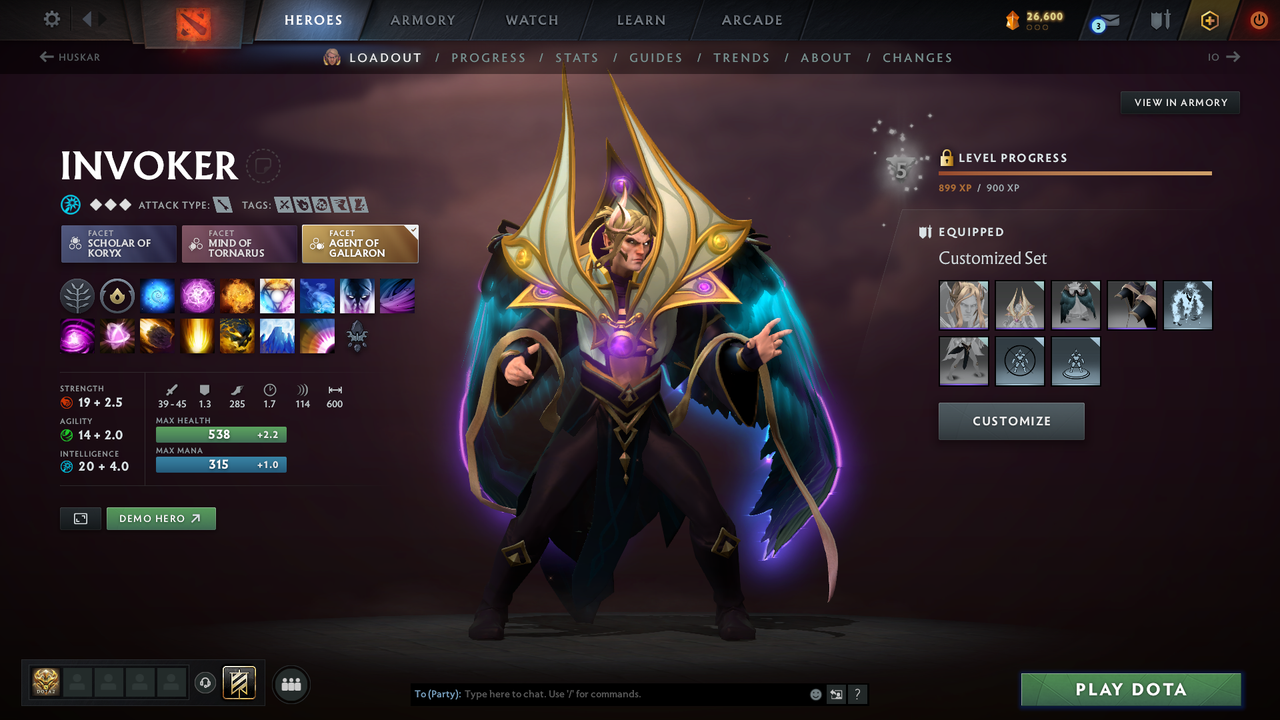Switch to the Armory tab

pos(422,20)
